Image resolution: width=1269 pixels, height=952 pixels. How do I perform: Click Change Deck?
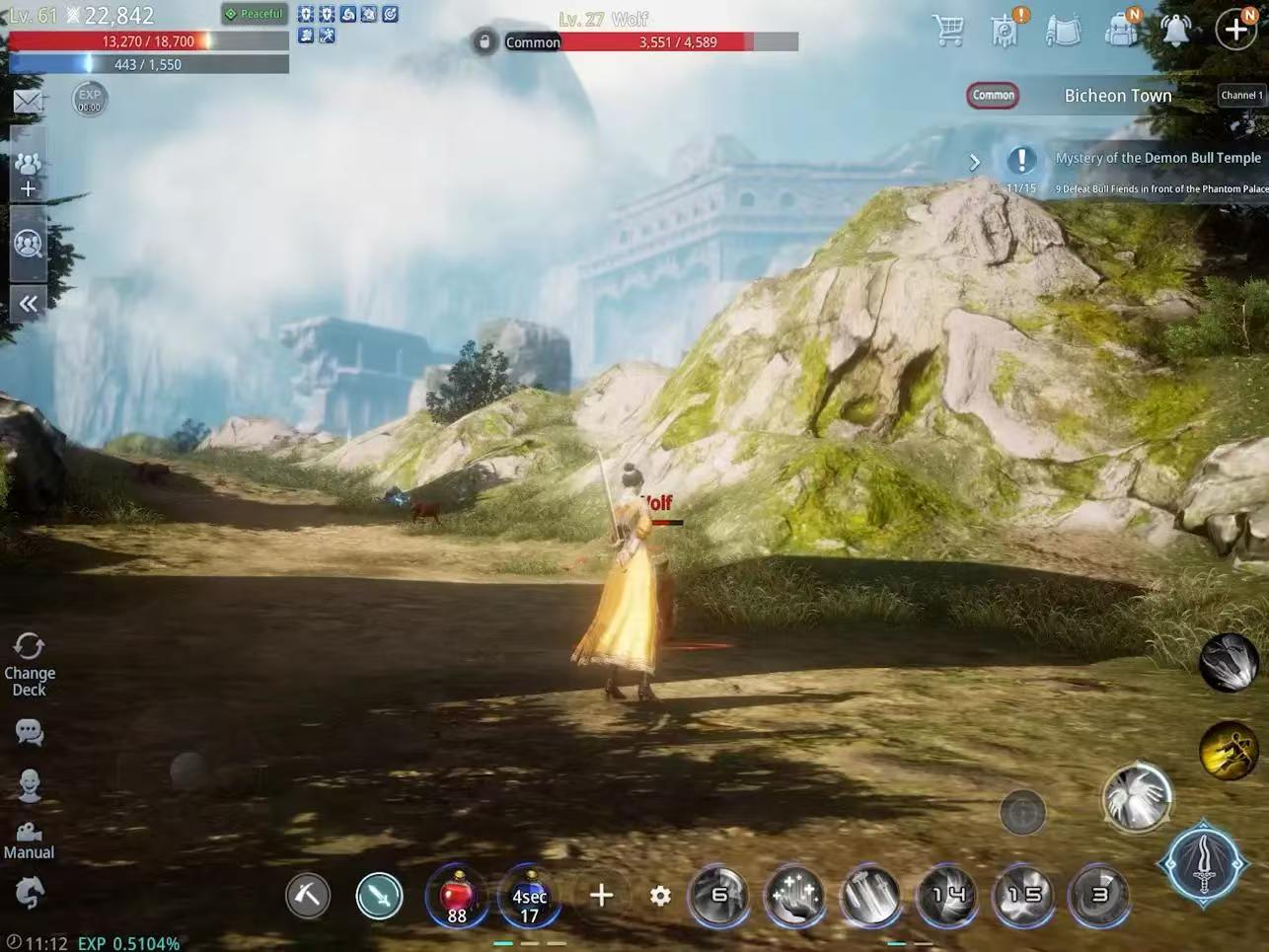(x=29, y=664)
